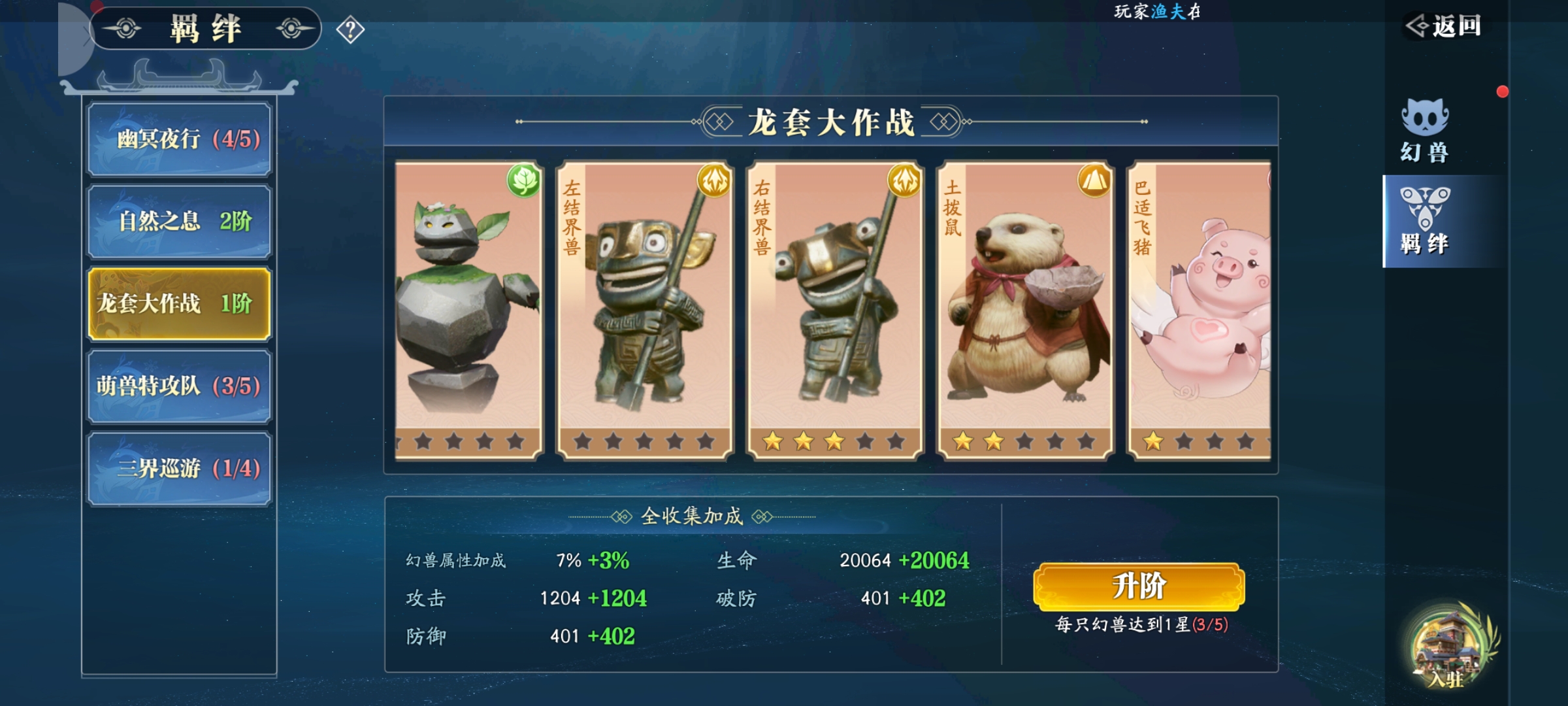
Task: Switch to the 羁绊 side tab
Action: (1425, 221)
